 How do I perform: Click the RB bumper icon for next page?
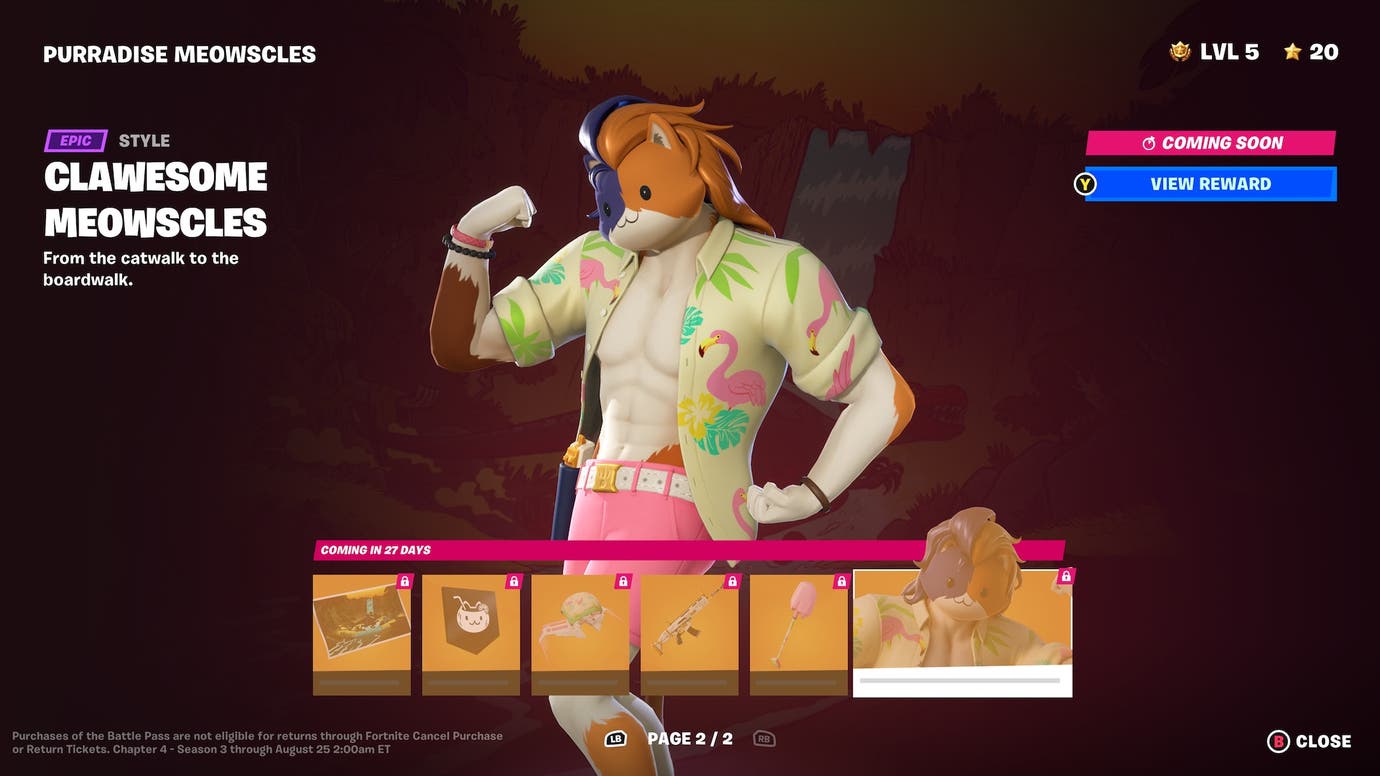[763, 738]
